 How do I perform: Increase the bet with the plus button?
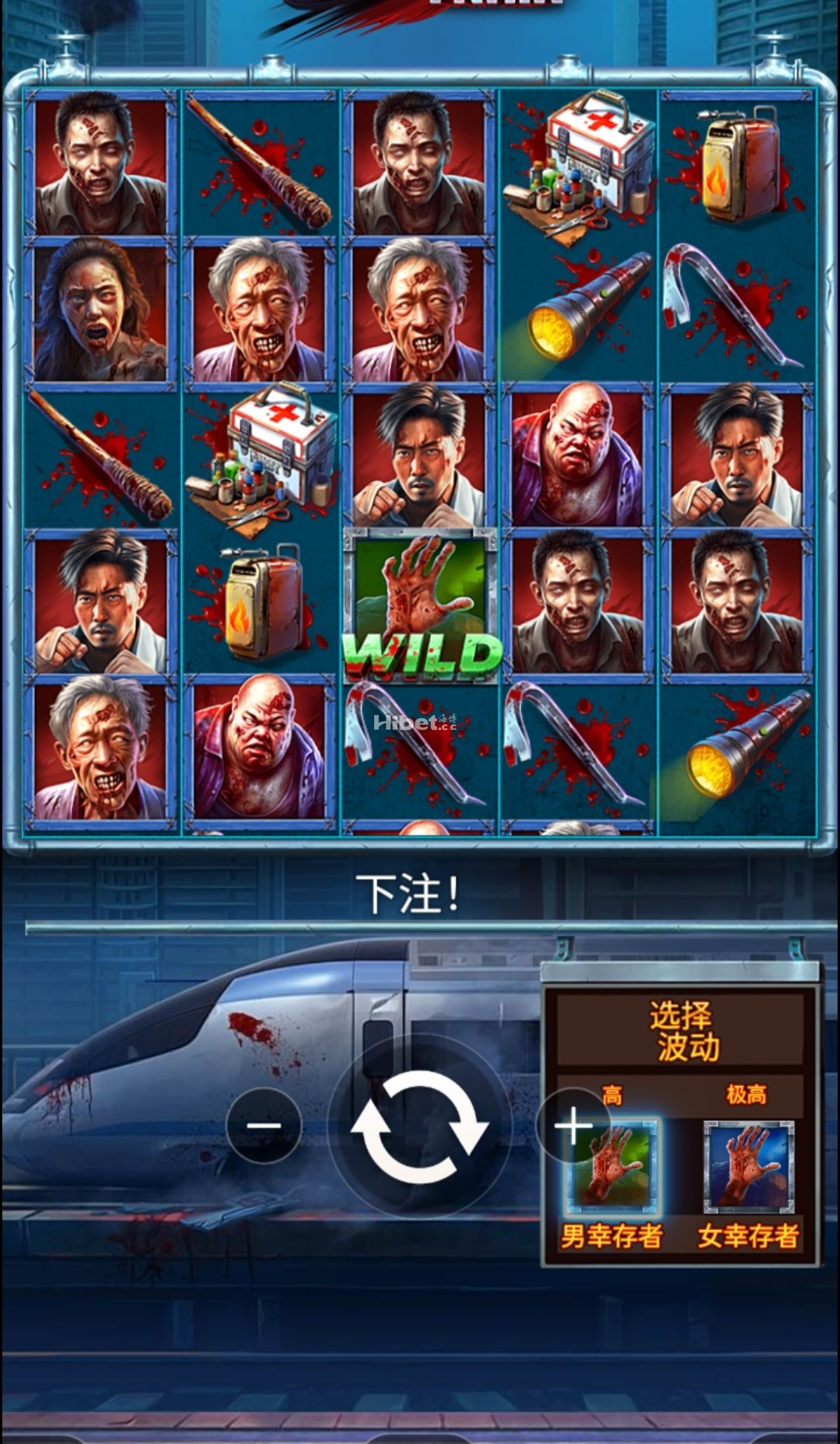tap(572, 1125)
